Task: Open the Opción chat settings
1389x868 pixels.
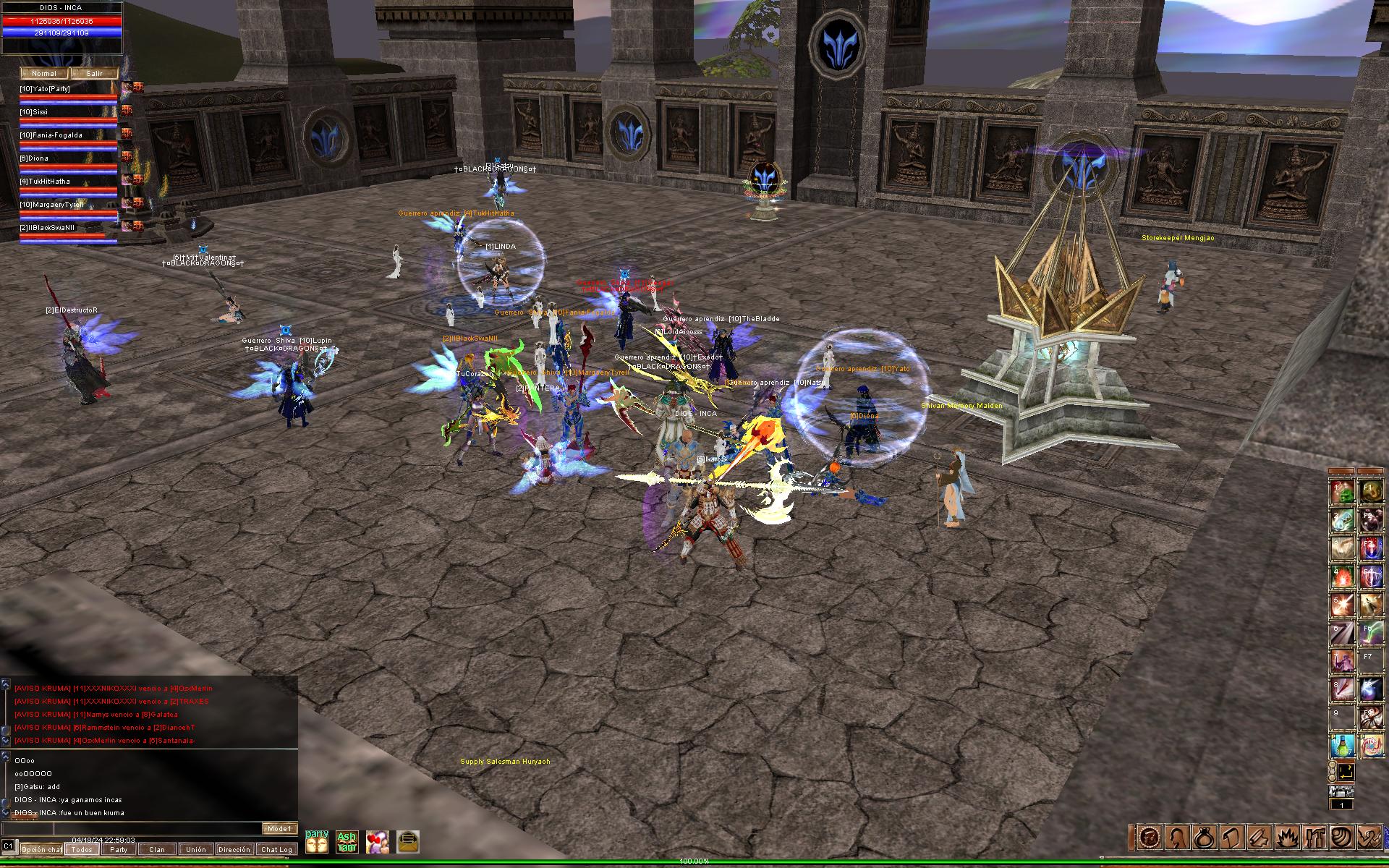Action: [41, 849]
